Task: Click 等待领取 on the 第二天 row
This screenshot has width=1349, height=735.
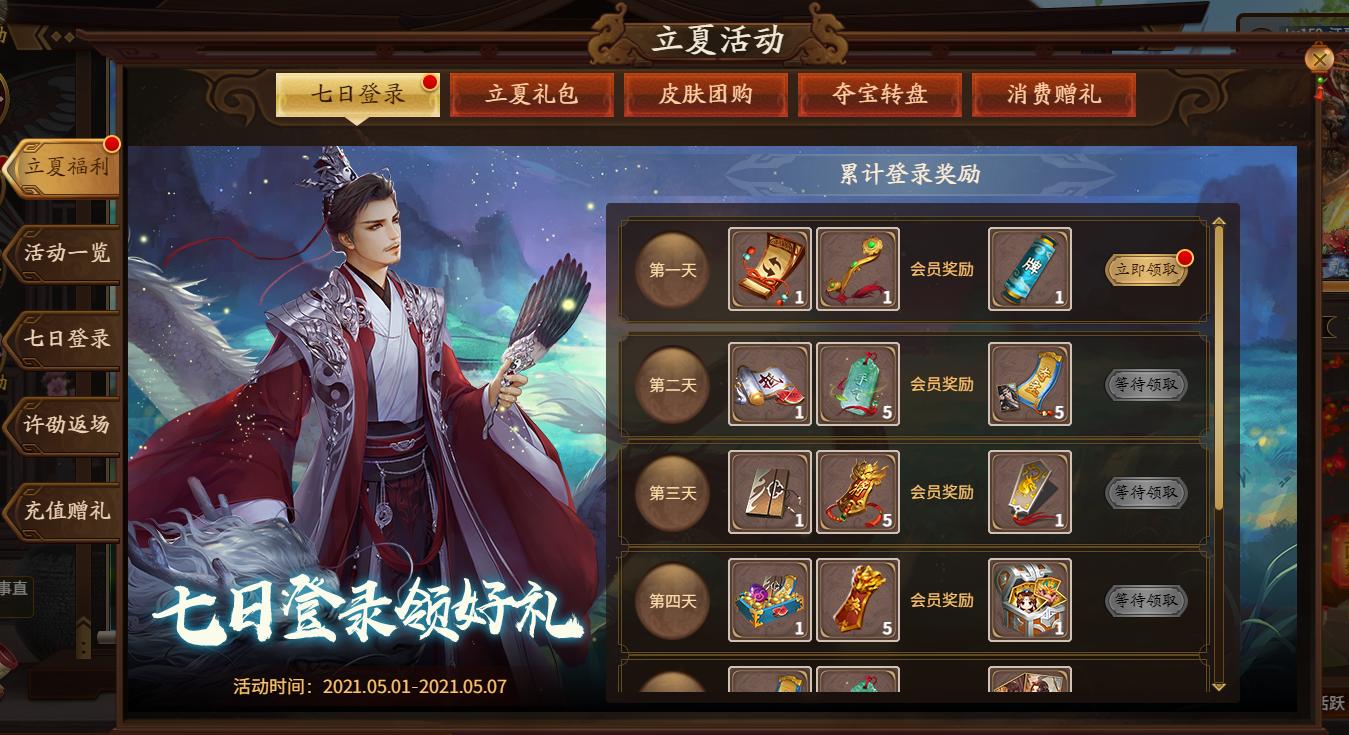Action: point(1145,383)
